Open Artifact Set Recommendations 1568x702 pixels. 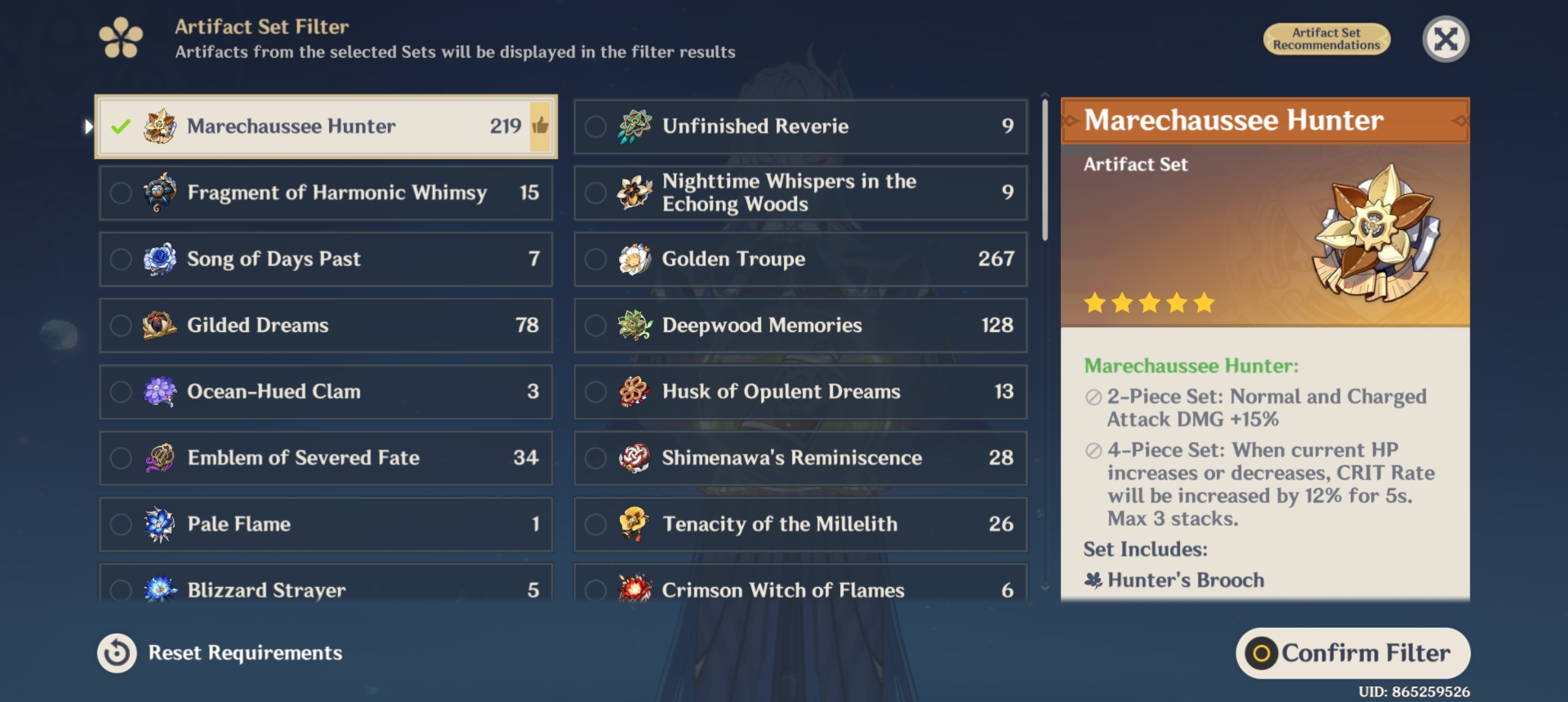click(x=1327, y=39)
